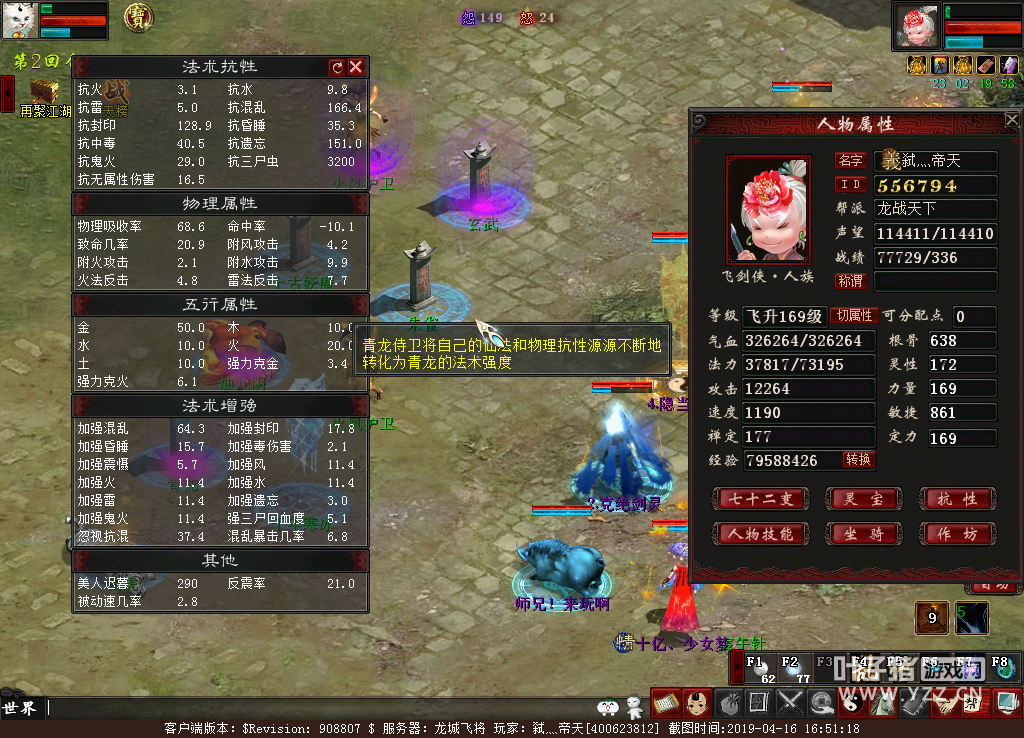Click the 抗性 resistance button

(957, 499)
